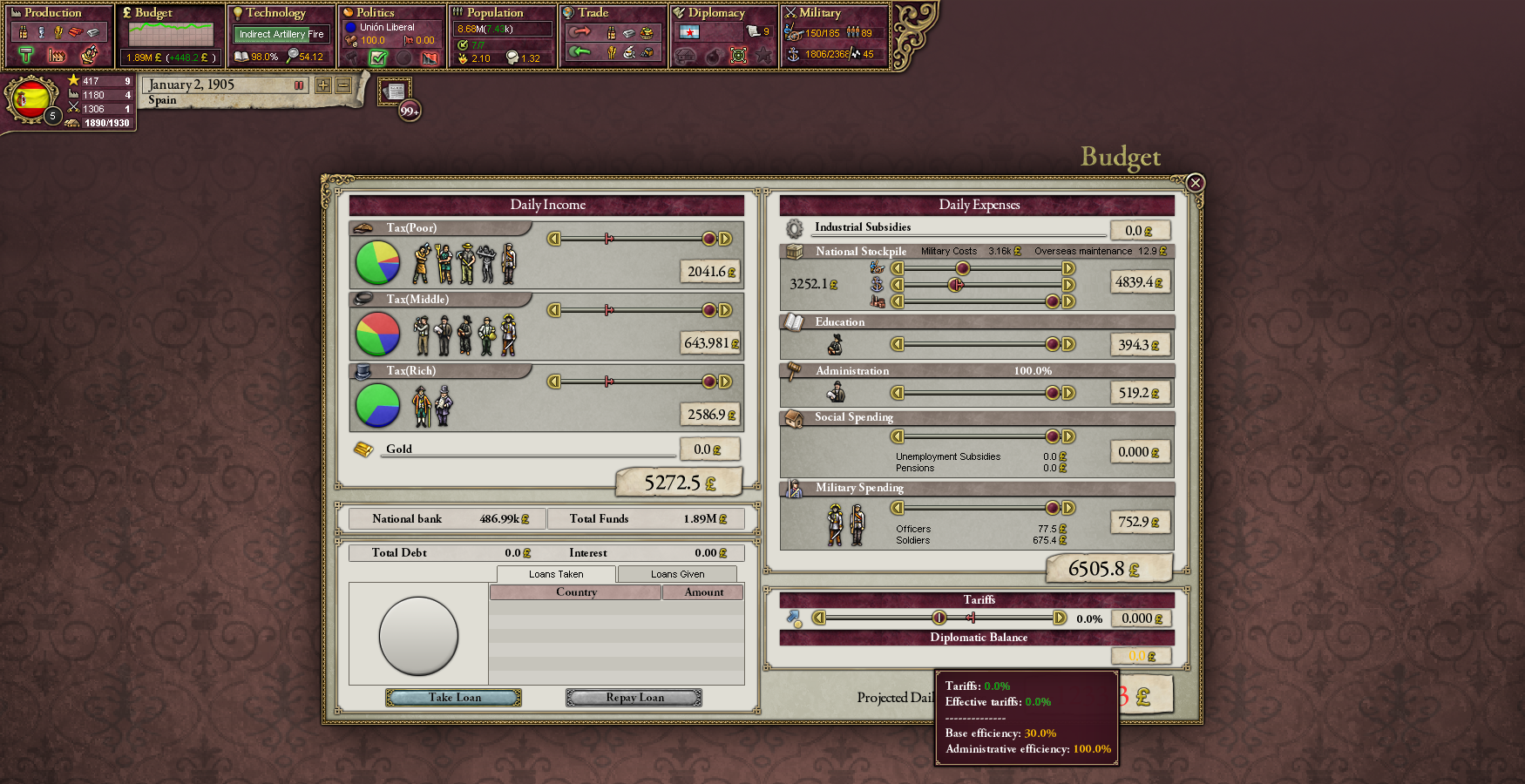Image resolution: width=1525 pixels, height=784 pixels.
Task: Select the Loans Taken tab
Action: point(556,574)
